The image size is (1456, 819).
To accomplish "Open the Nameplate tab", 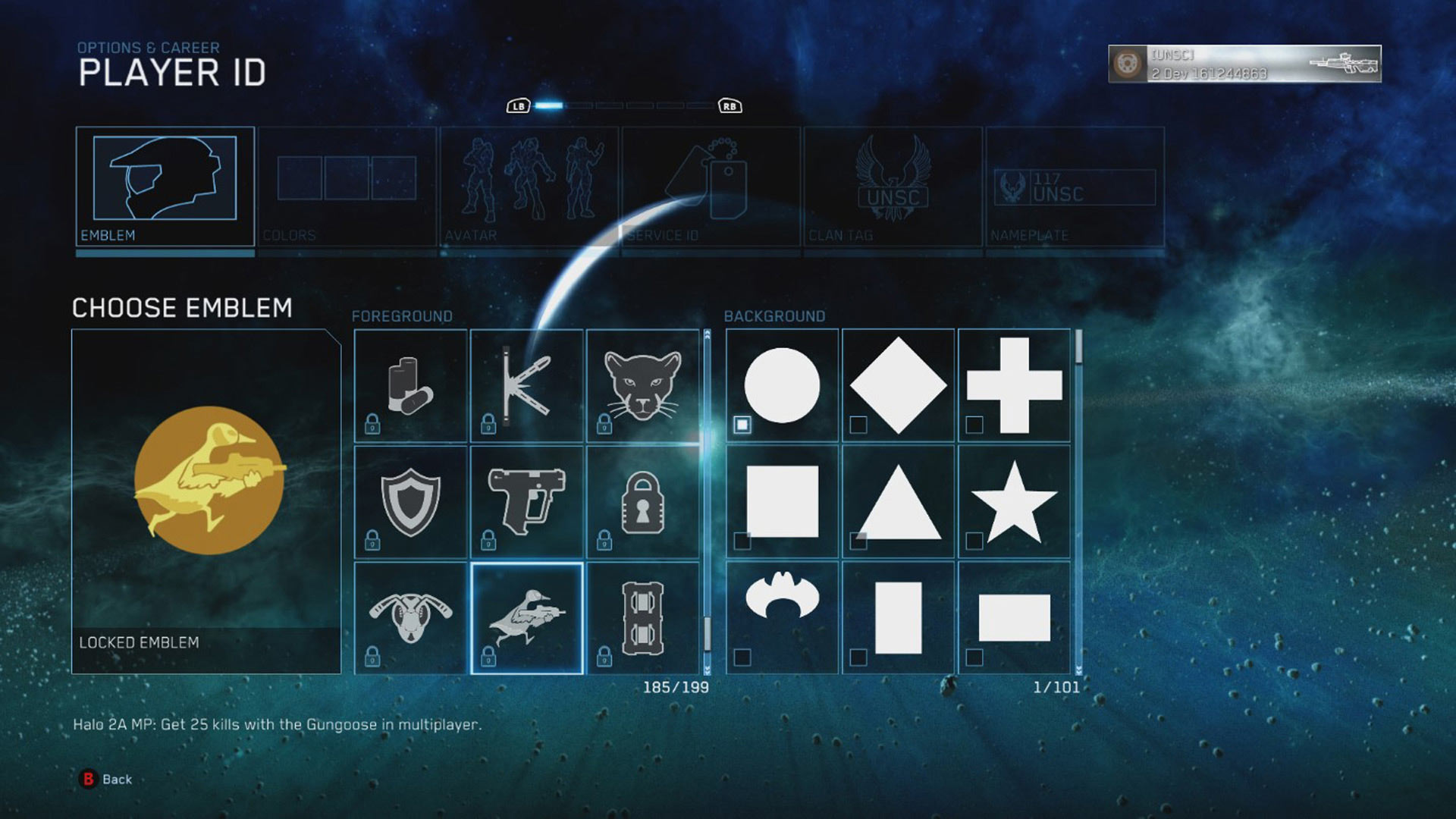I will (1075, 186).
